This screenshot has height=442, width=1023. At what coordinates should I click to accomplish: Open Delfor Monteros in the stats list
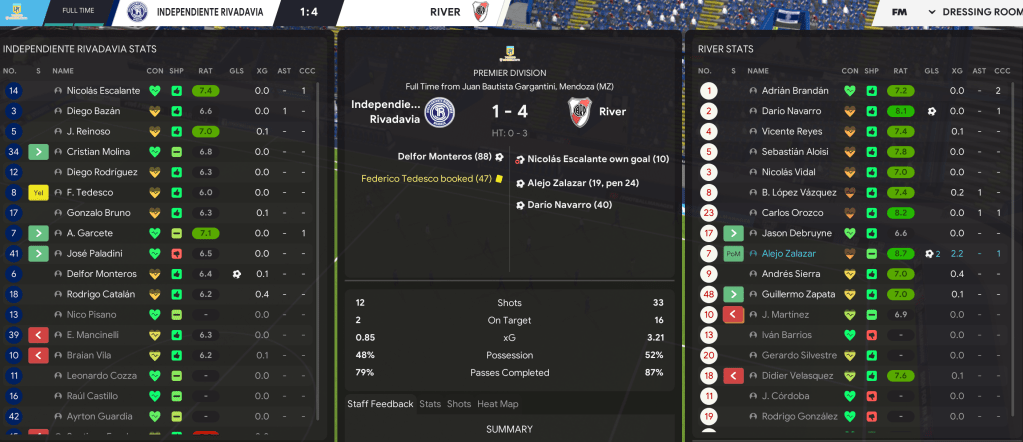96,273
